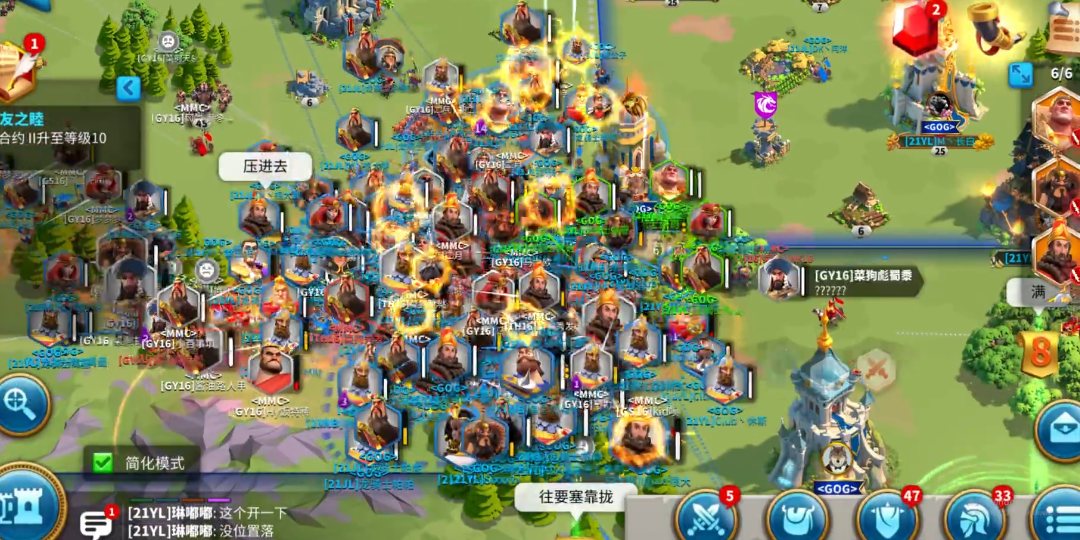Toggle the 简化模式 checkbox

pos(103,462)
